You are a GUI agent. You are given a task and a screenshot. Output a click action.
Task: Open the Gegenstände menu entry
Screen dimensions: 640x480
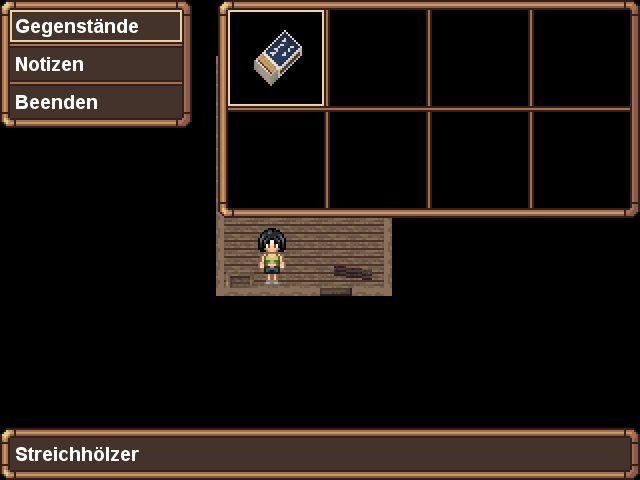pos(96,26)
